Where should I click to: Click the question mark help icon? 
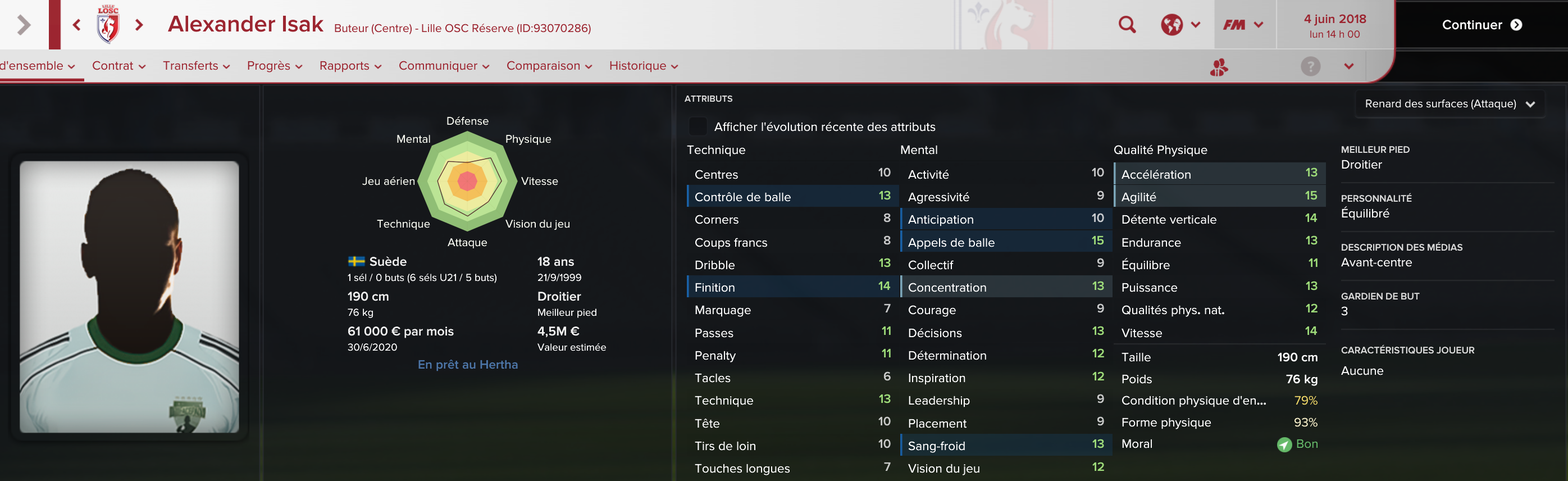pos(1310,66)
